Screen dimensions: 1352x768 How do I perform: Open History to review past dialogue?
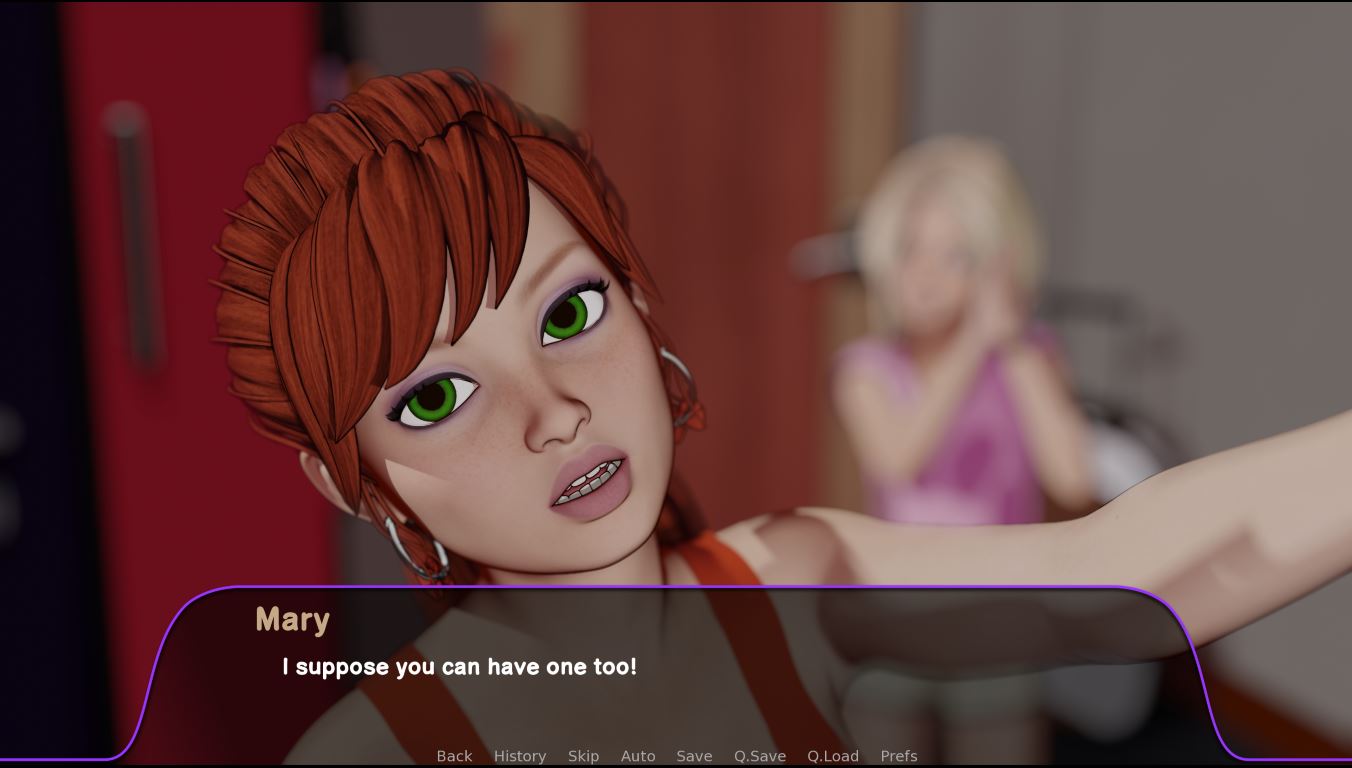[x=519, y=756]
